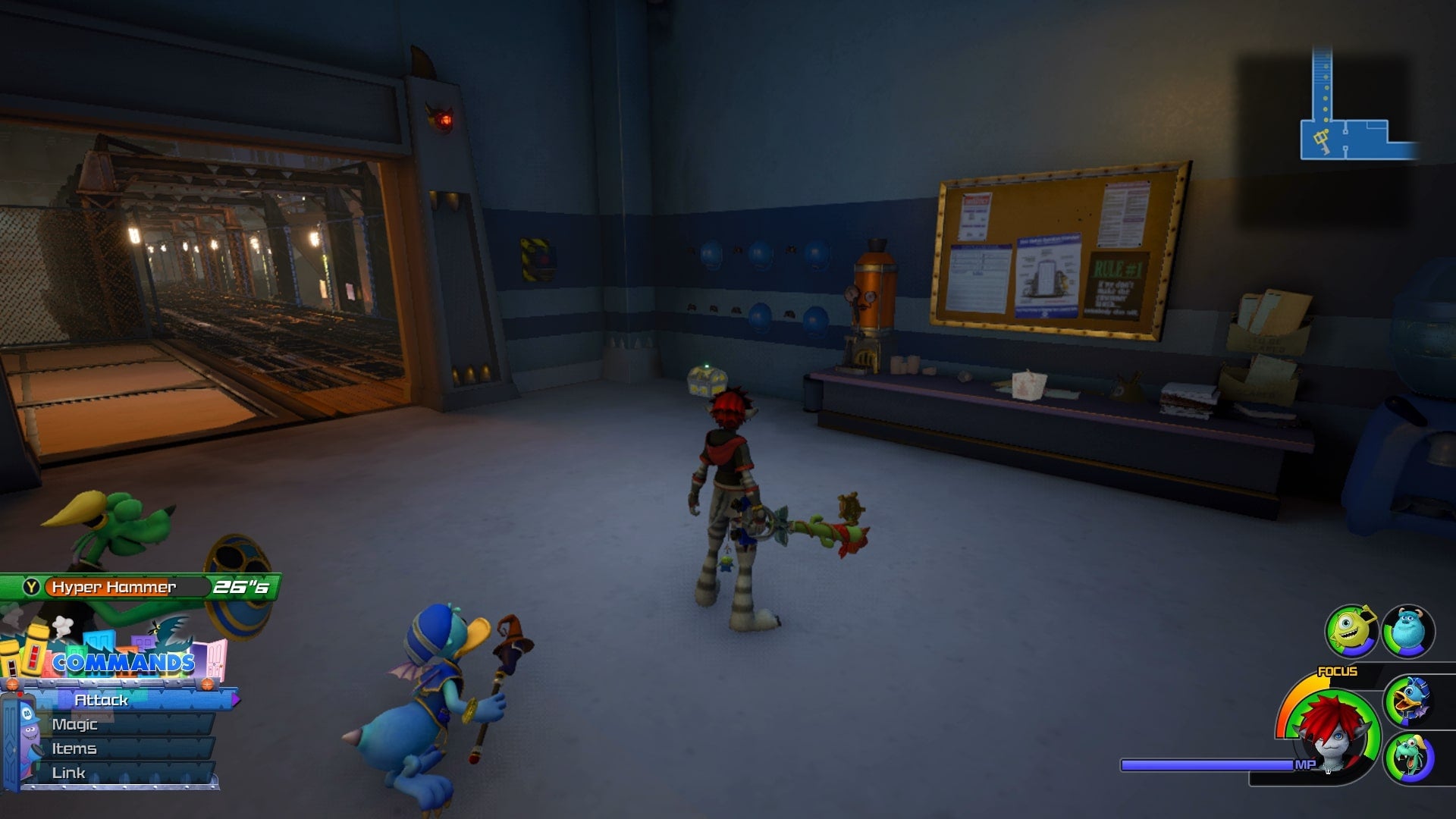
Task: Click the COMMANDS banner logo
Action: (124, 662)
